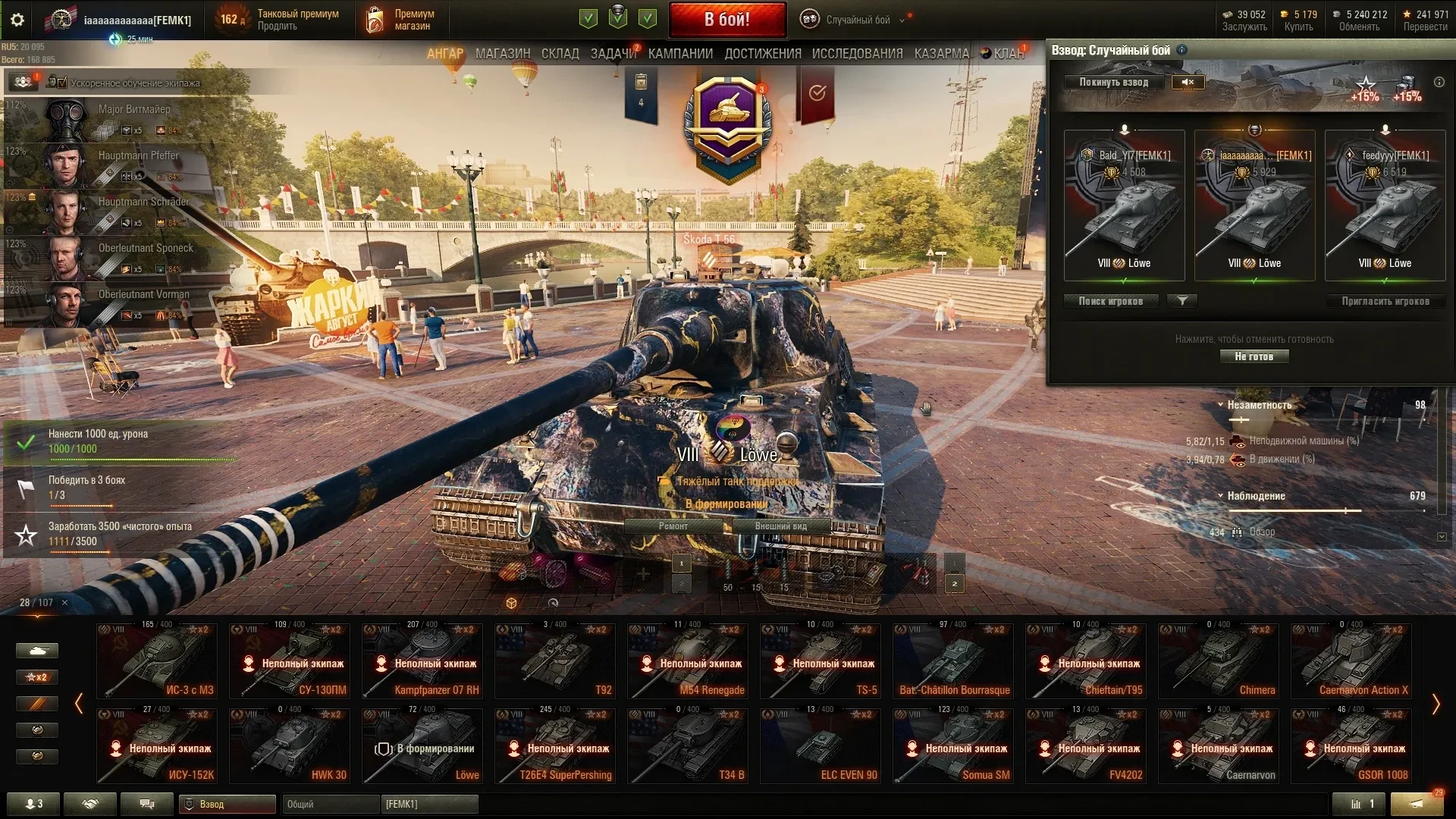Select the ИС-3 с МЗ tank card

157,660
